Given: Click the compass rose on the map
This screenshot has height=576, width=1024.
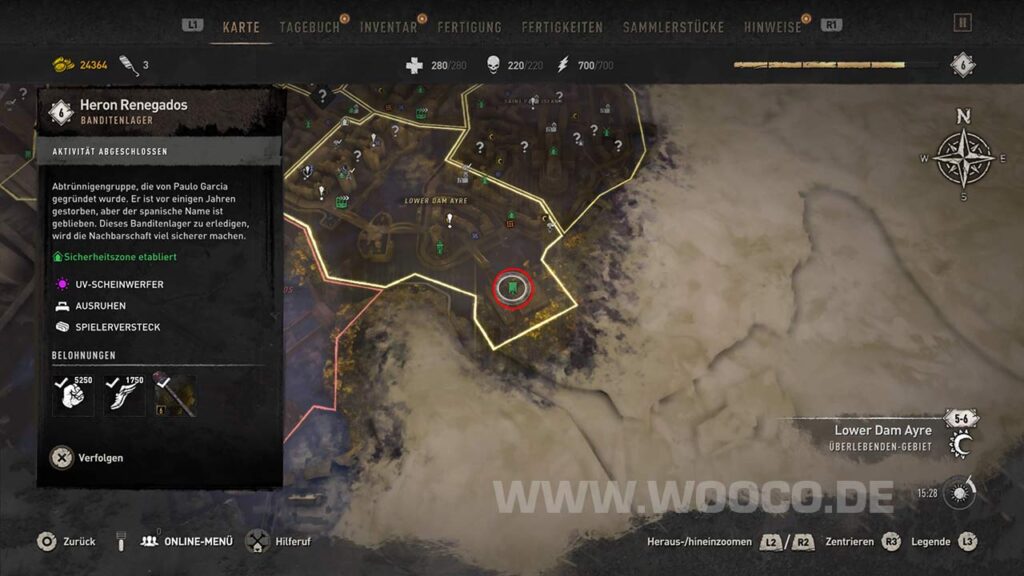Looking at the screenshot, I should (x=963, y=157).
